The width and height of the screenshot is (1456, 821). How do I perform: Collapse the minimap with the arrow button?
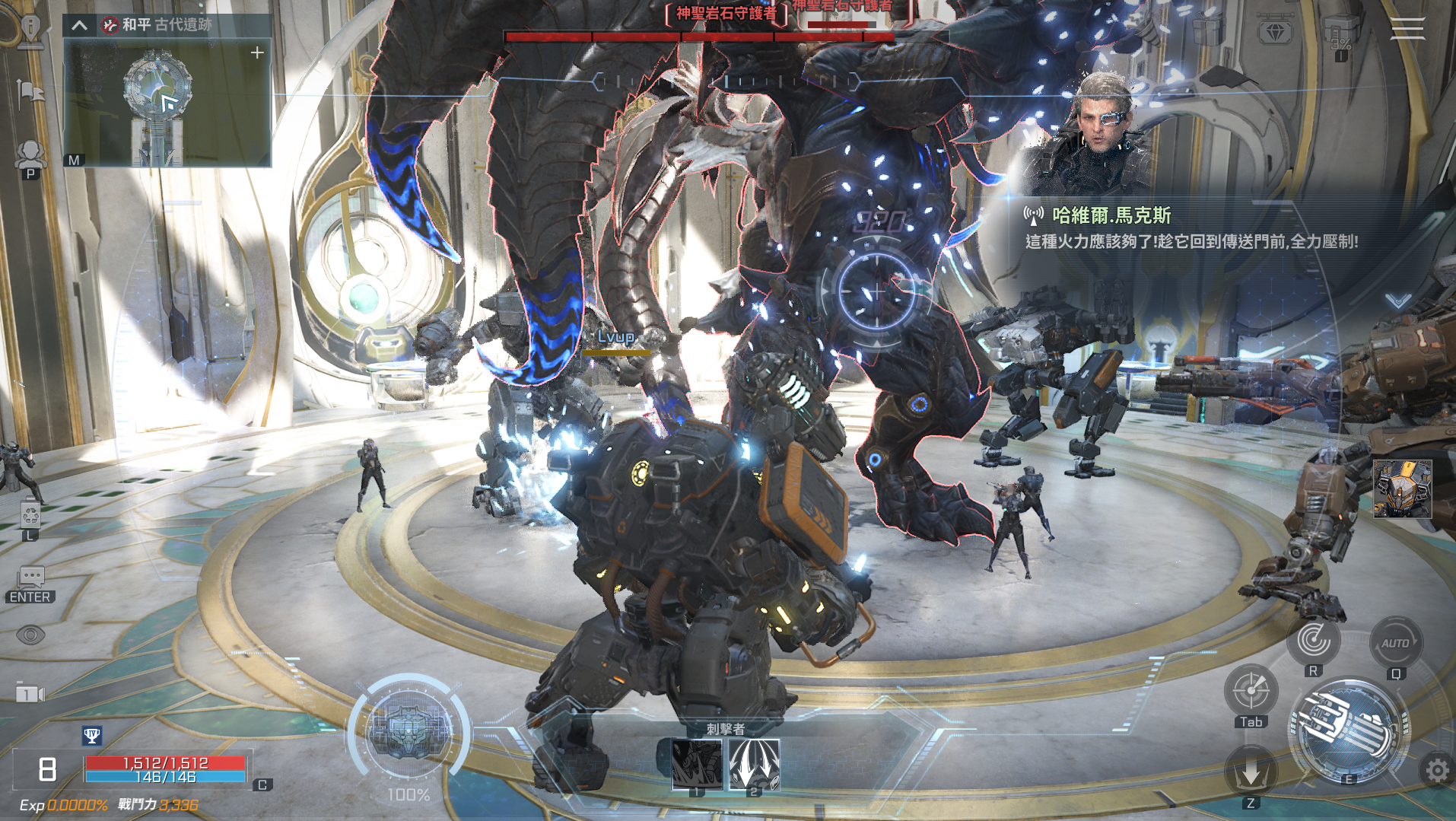[79, 25]
